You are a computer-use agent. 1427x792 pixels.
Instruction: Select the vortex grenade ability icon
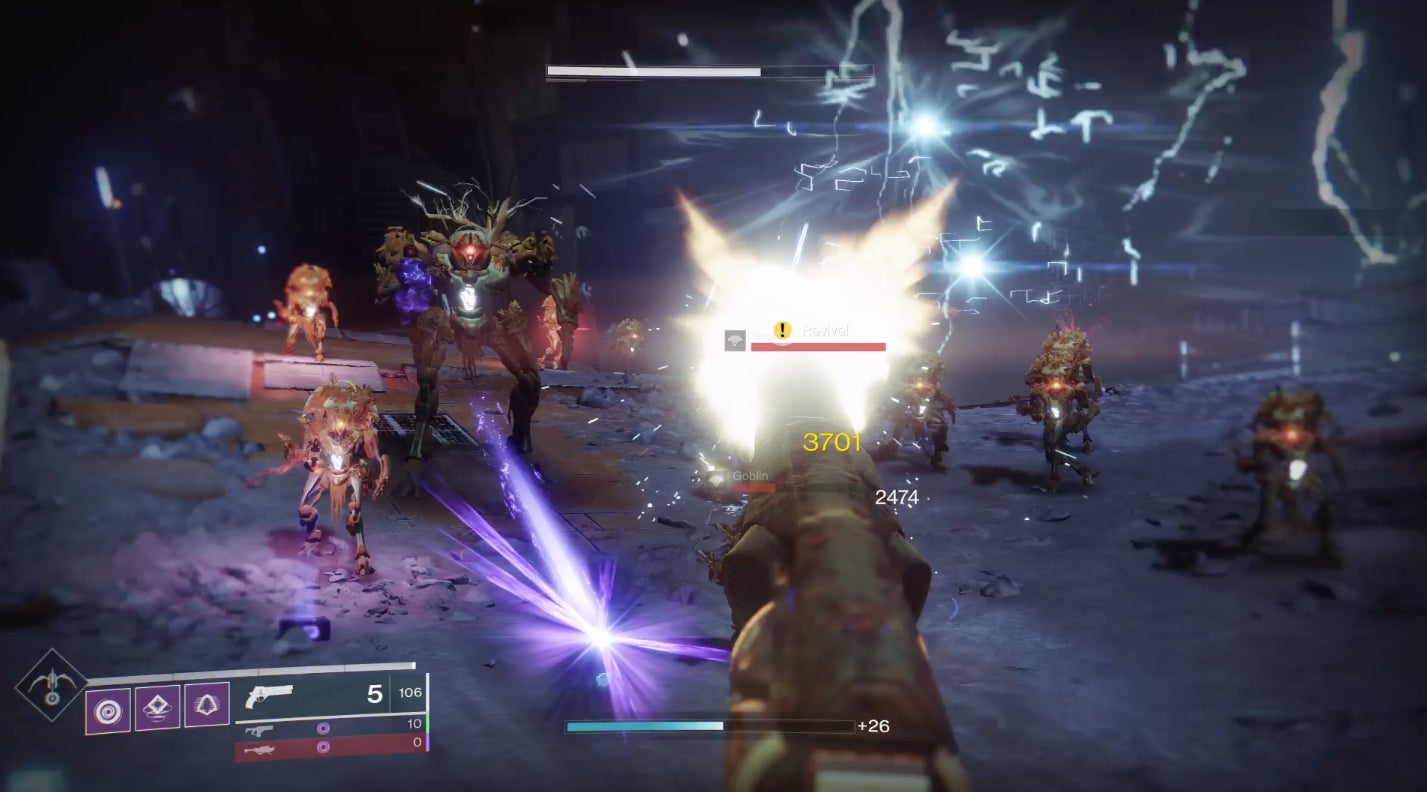[x=107, y=709]
